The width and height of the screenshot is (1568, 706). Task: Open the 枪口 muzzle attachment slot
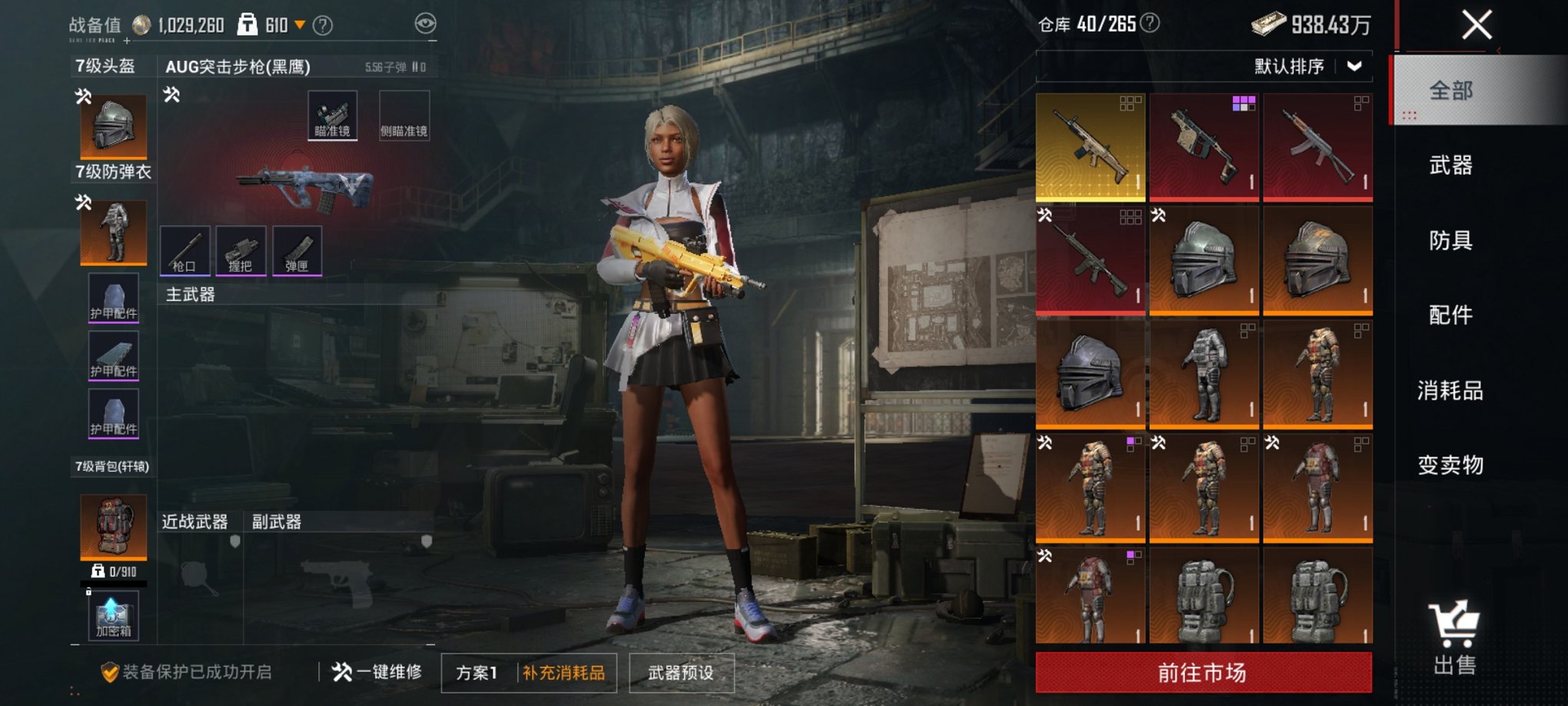coord(184,251)
